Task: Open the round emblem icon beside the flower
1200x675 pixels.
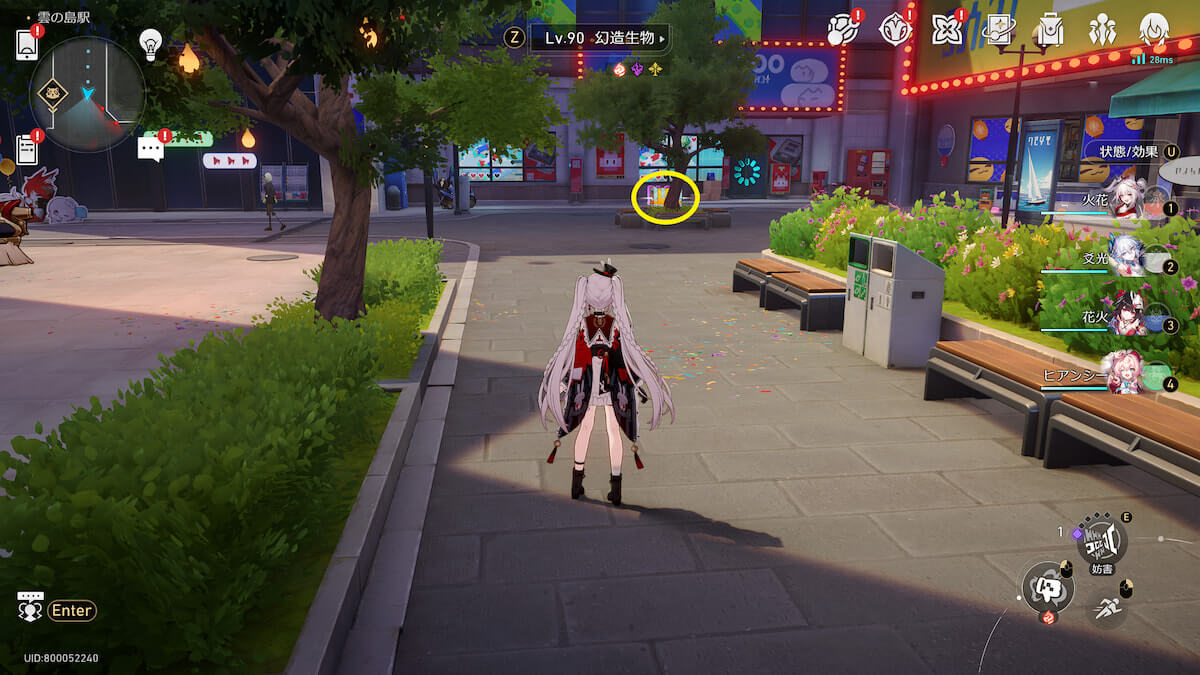Action: tap(894, 30)
